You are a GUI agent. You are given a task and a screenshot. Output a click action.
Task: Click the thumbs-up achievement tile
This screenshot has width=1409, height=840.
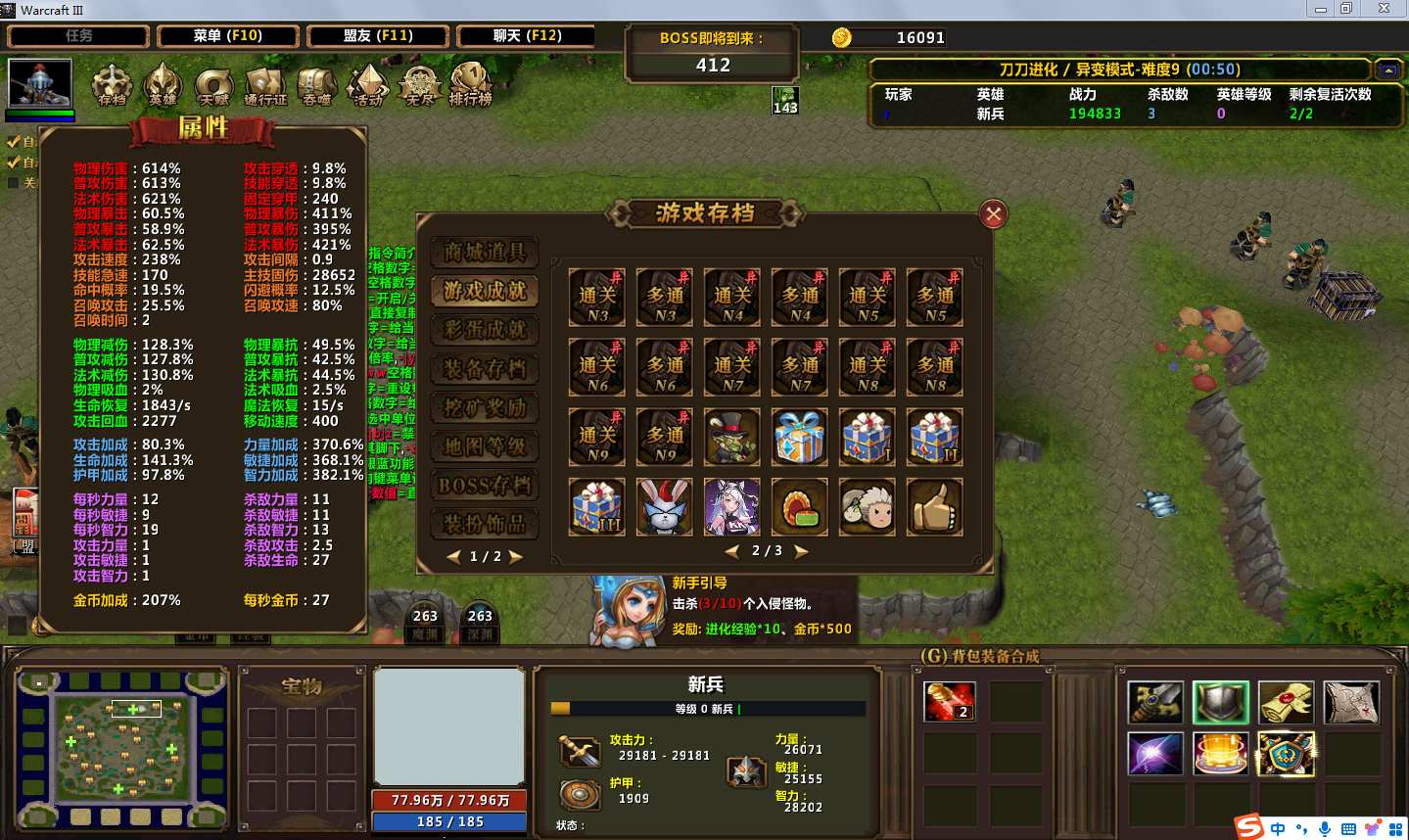pos(934,506)
